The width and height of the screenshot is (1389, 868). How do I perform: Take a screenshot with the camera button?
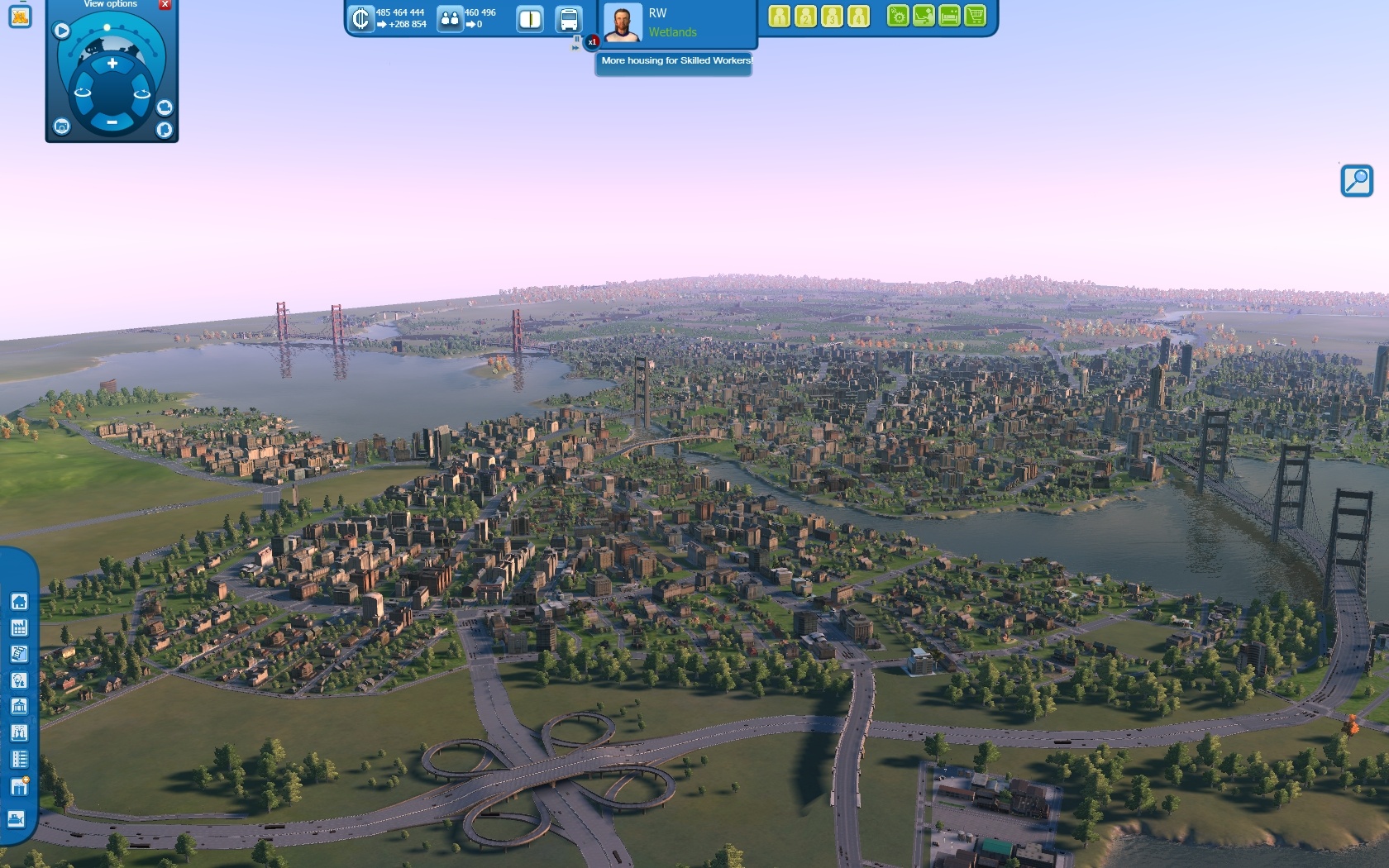(62, 126)
